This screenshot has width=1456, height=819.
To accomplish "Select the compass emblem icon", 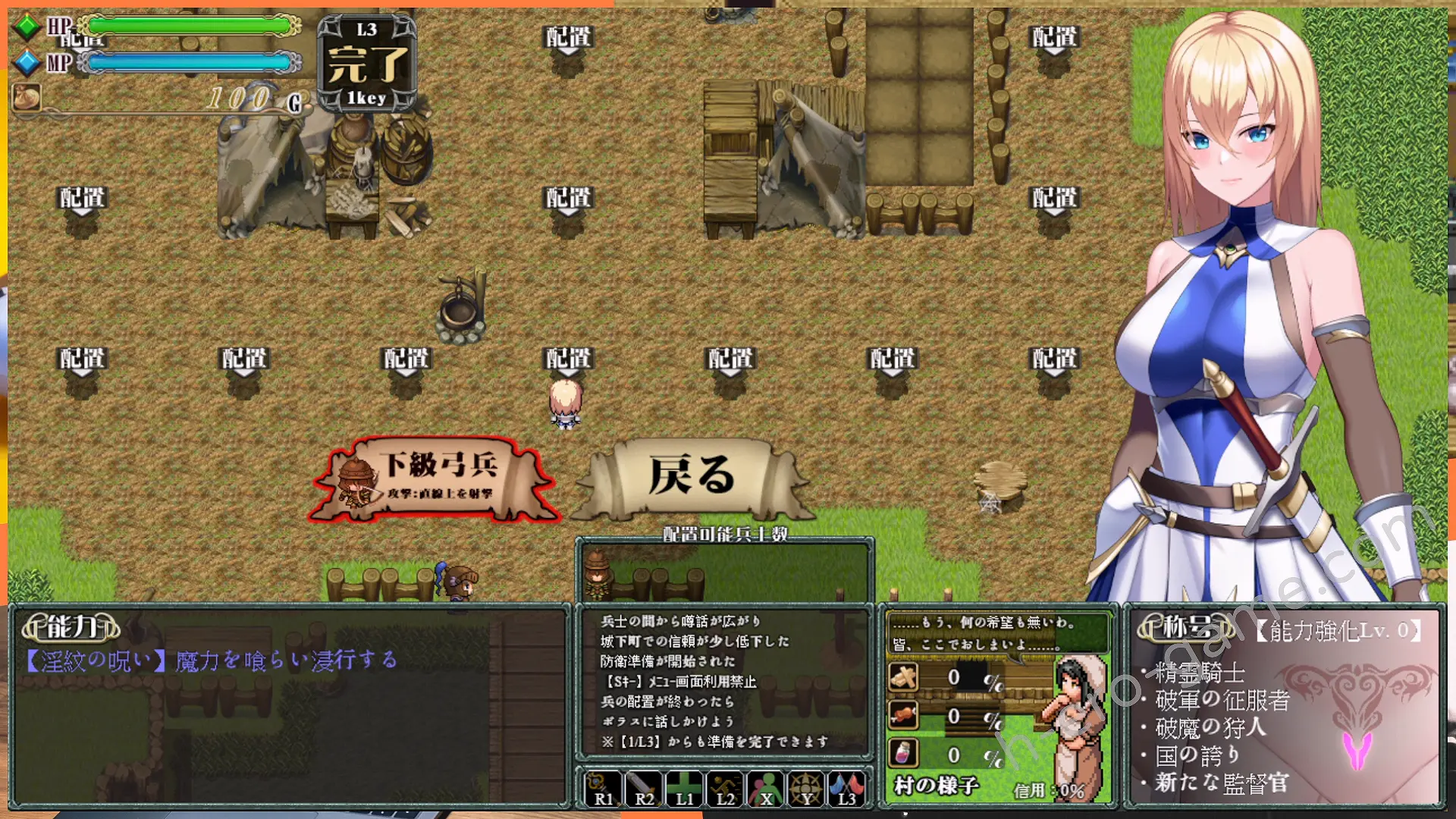I will [x=806, y=788].
